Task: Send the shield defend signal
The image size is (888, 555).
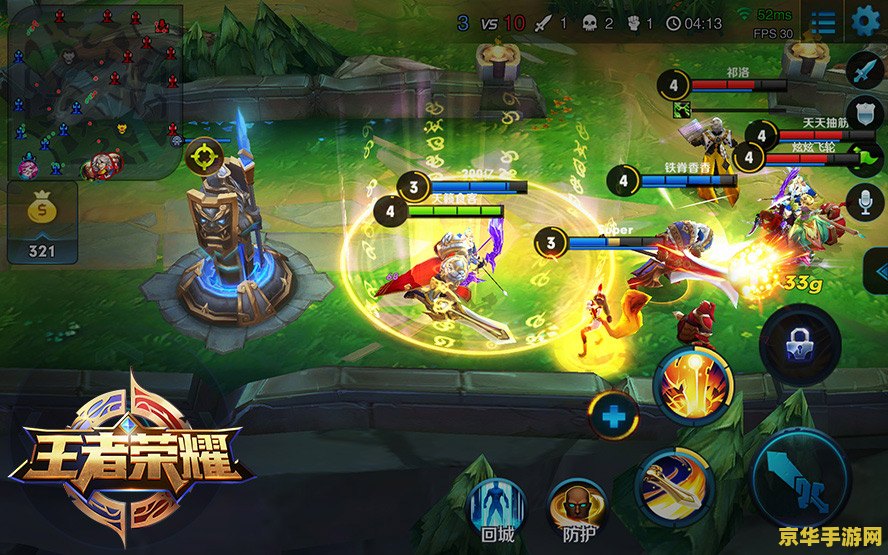Action: [x=864, y=112]
